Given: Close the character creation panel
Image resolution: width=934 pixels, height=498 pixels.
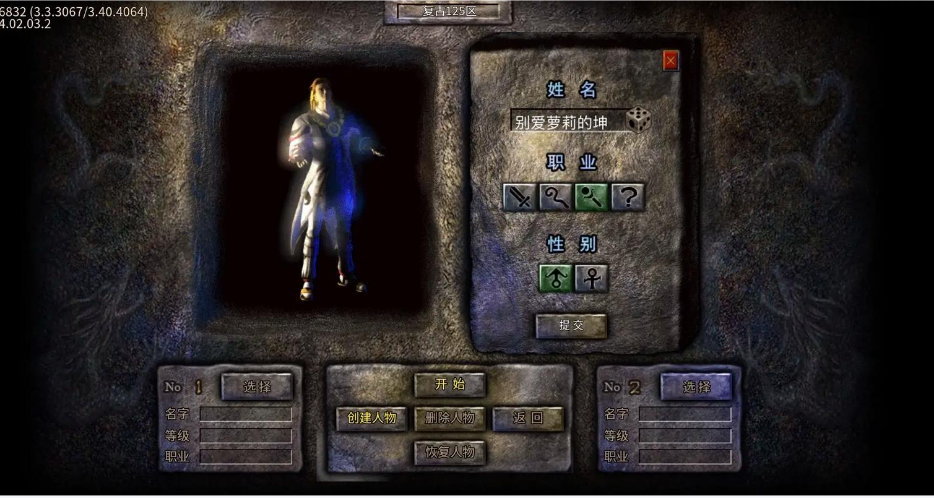Looking at the screenshot, I should 670,61.
